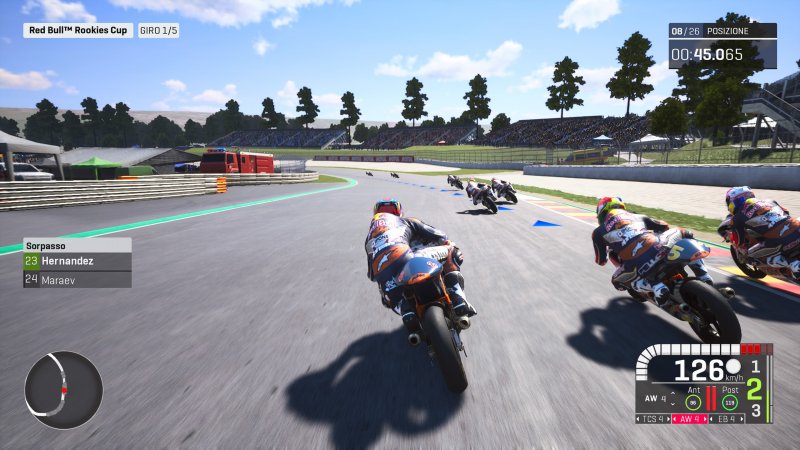Select the highlighted AW 4 setting

click(690, 418)
